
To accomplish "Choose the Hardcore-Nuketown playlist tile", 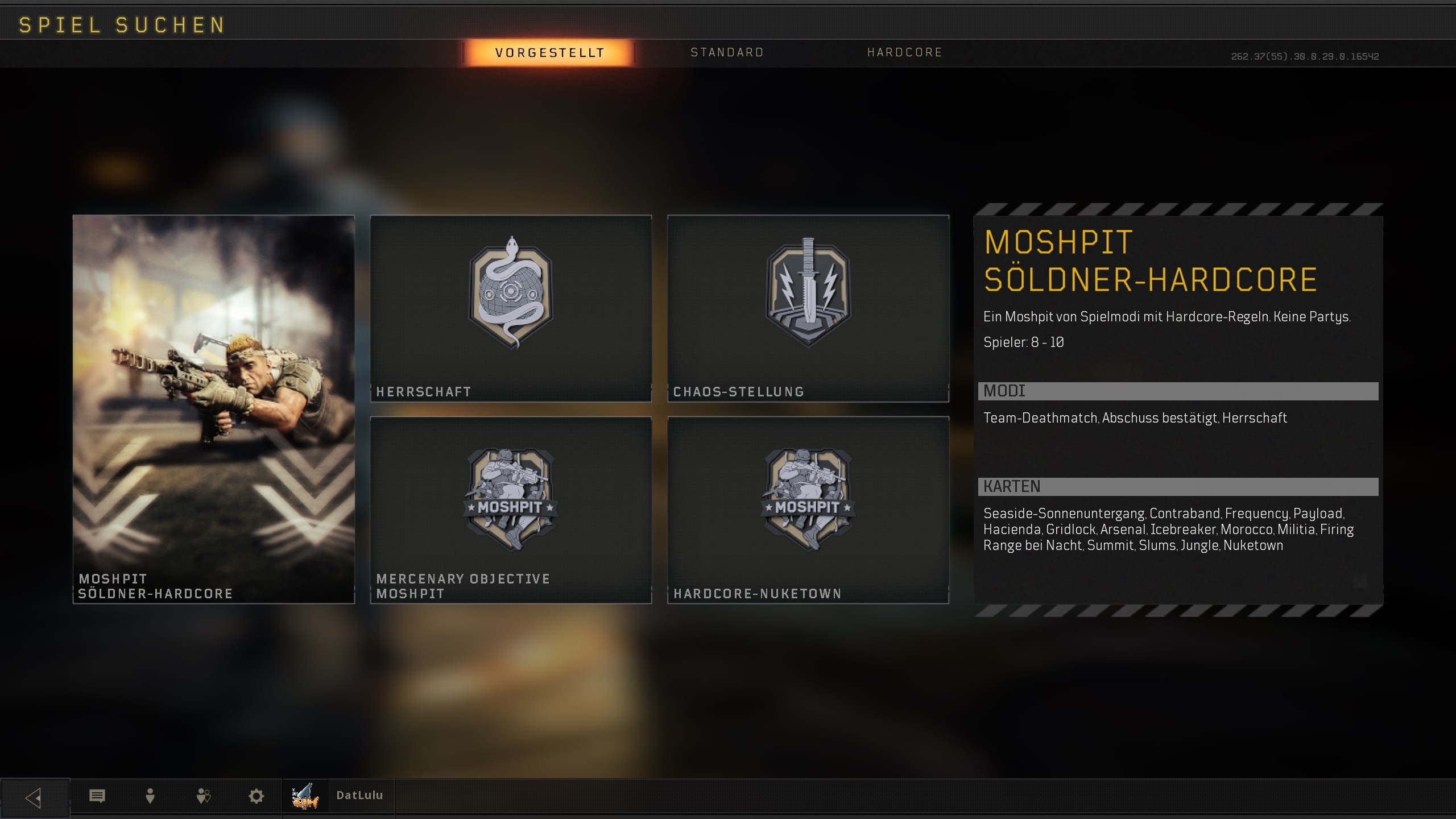I will tap(808, 510).
